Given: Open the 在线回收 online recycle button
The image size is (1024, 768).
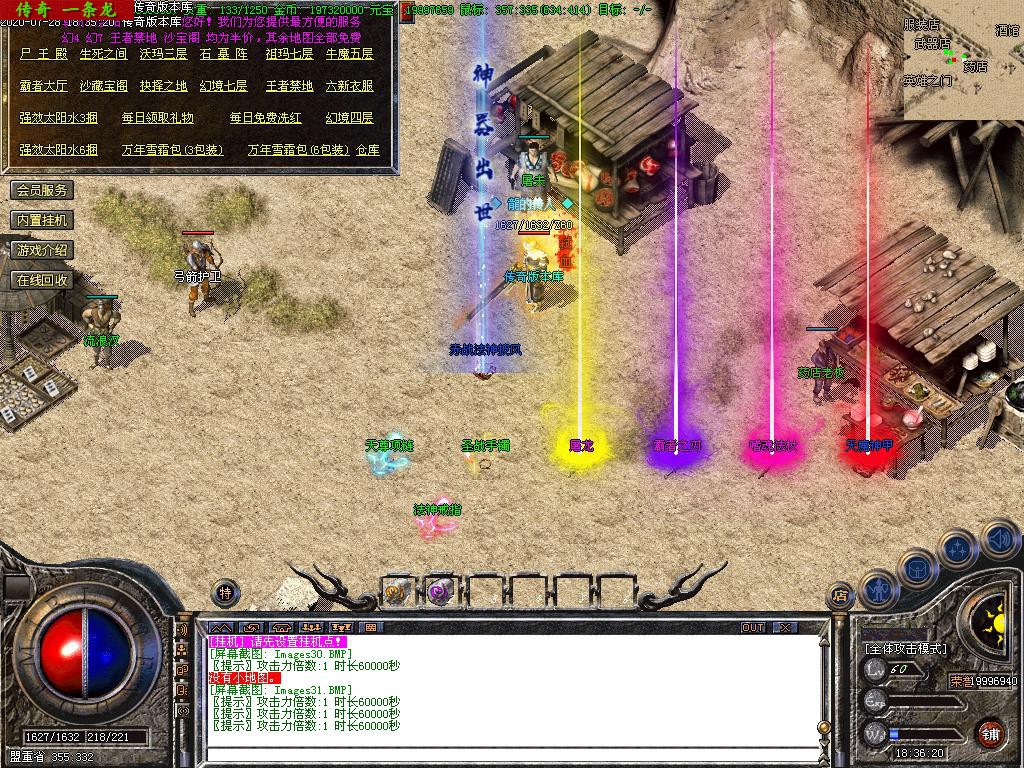Looking at the screenshot, I should (42, 280).
